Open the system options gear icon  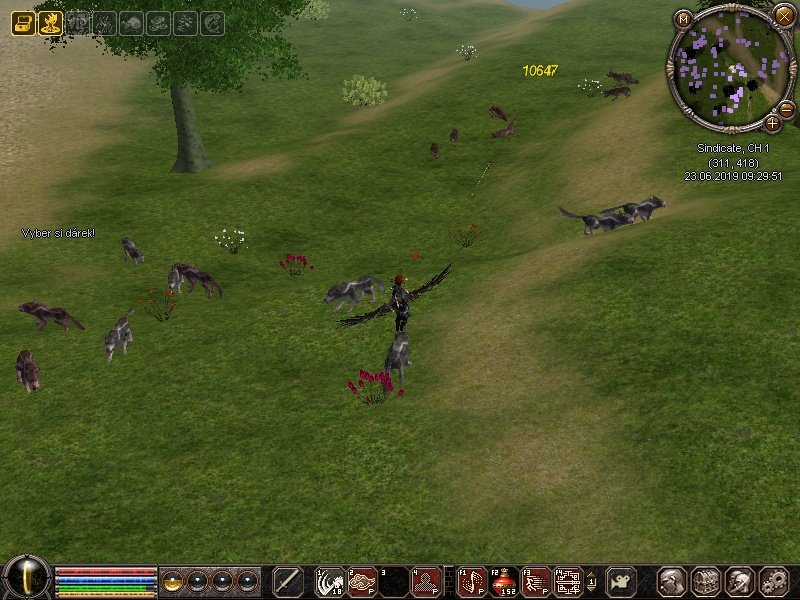tap(774, 581)
